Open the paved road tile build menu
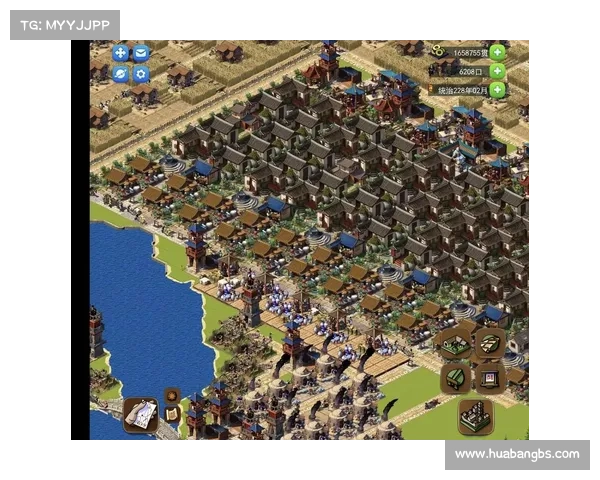 tap(490, 343)
